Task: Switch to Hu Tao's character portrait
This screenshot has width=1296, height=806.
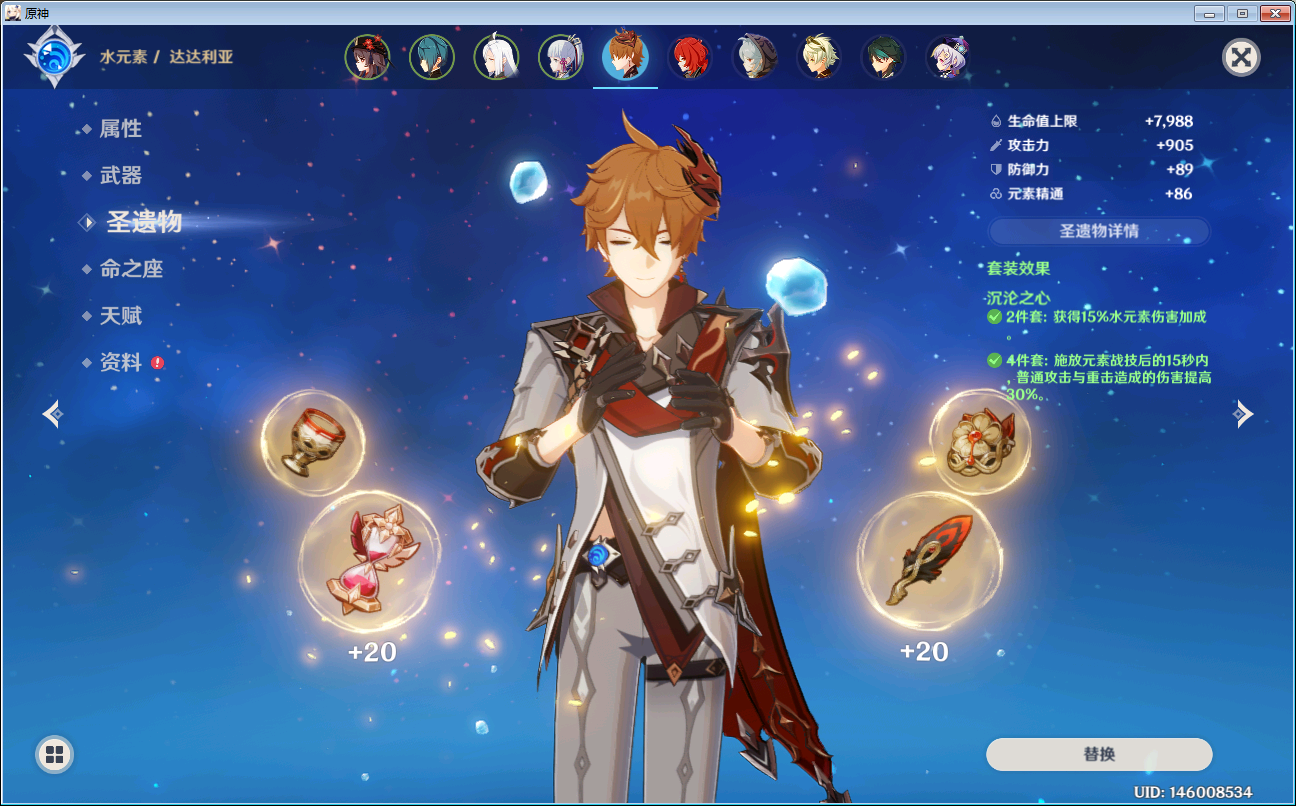Action: tap(367, 58)
